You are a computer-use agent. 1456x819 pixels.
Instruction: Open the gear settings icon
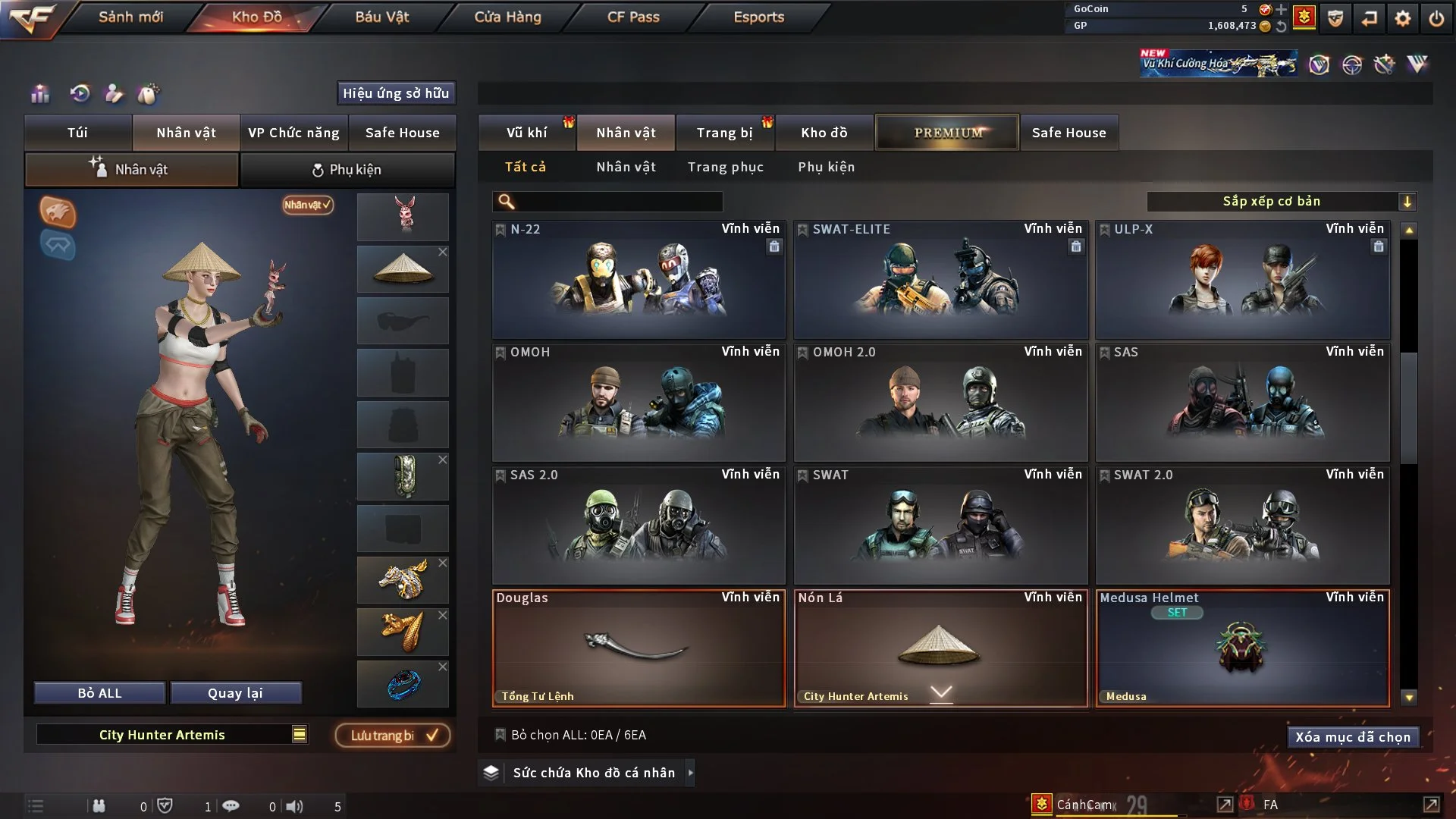click(x=1402, y=18)
